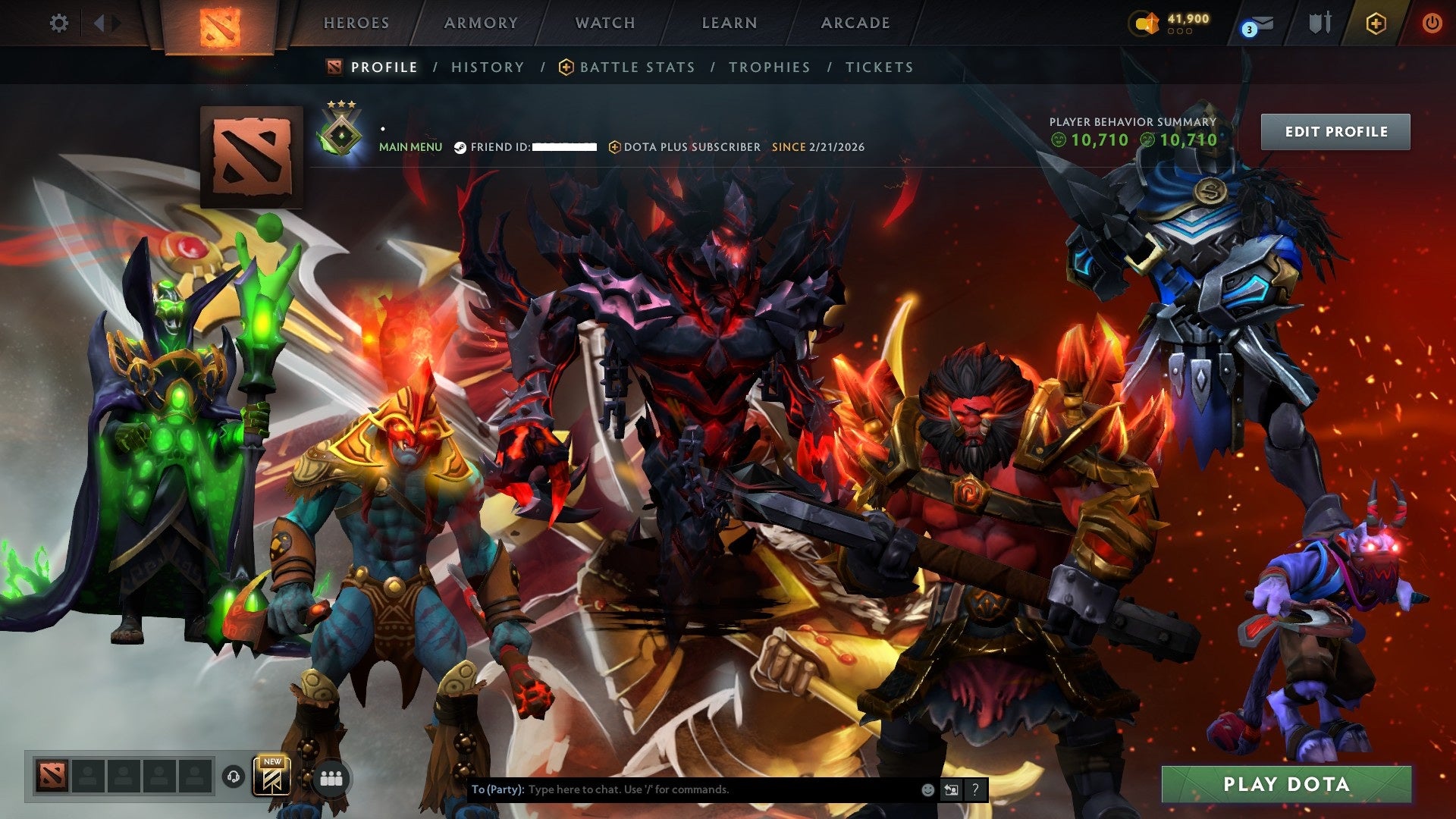Open the ARCADE menu item
The image size is (1456, 819).
[x=855, y=24]
